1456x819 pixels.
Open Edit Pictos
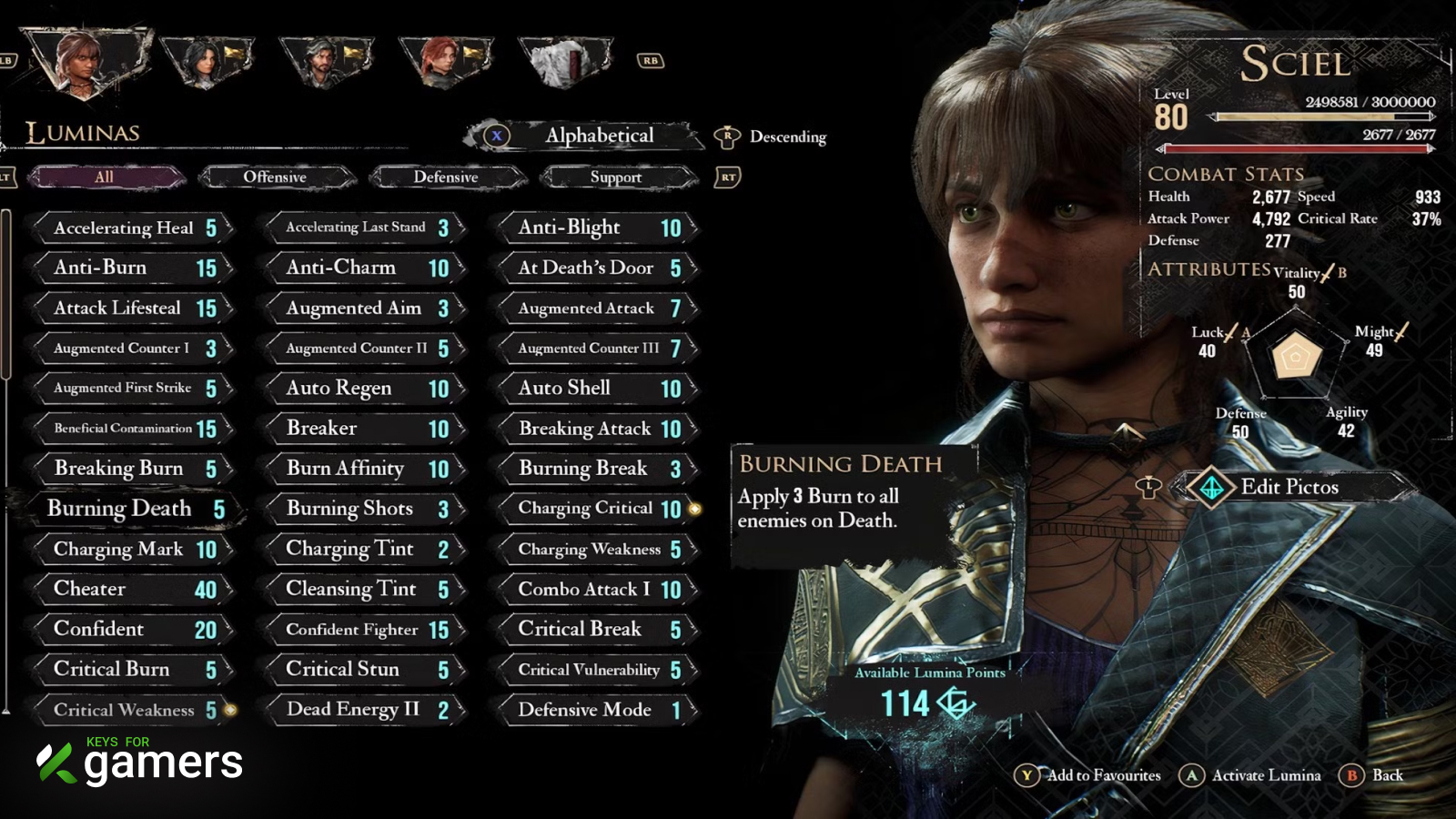click(1289, 487)
